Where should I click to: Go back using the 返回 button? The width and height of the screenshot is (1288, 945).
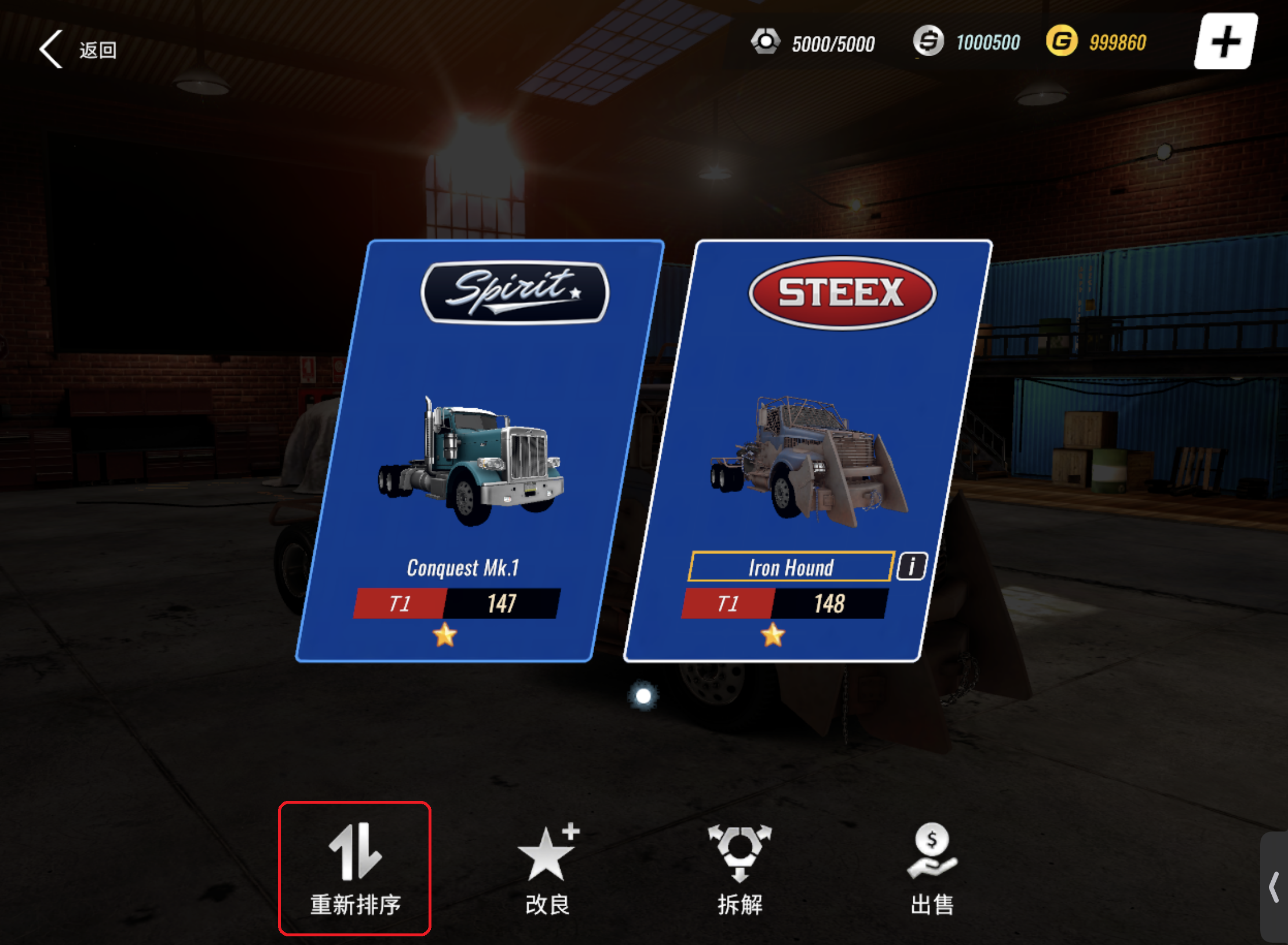click(x=78, y=50)
